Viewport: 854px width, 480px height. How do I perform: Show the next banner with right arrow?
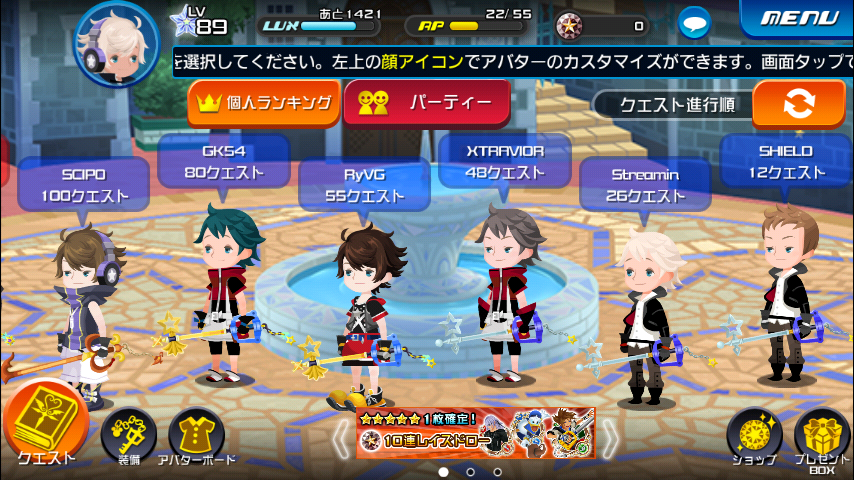(608, 435)
